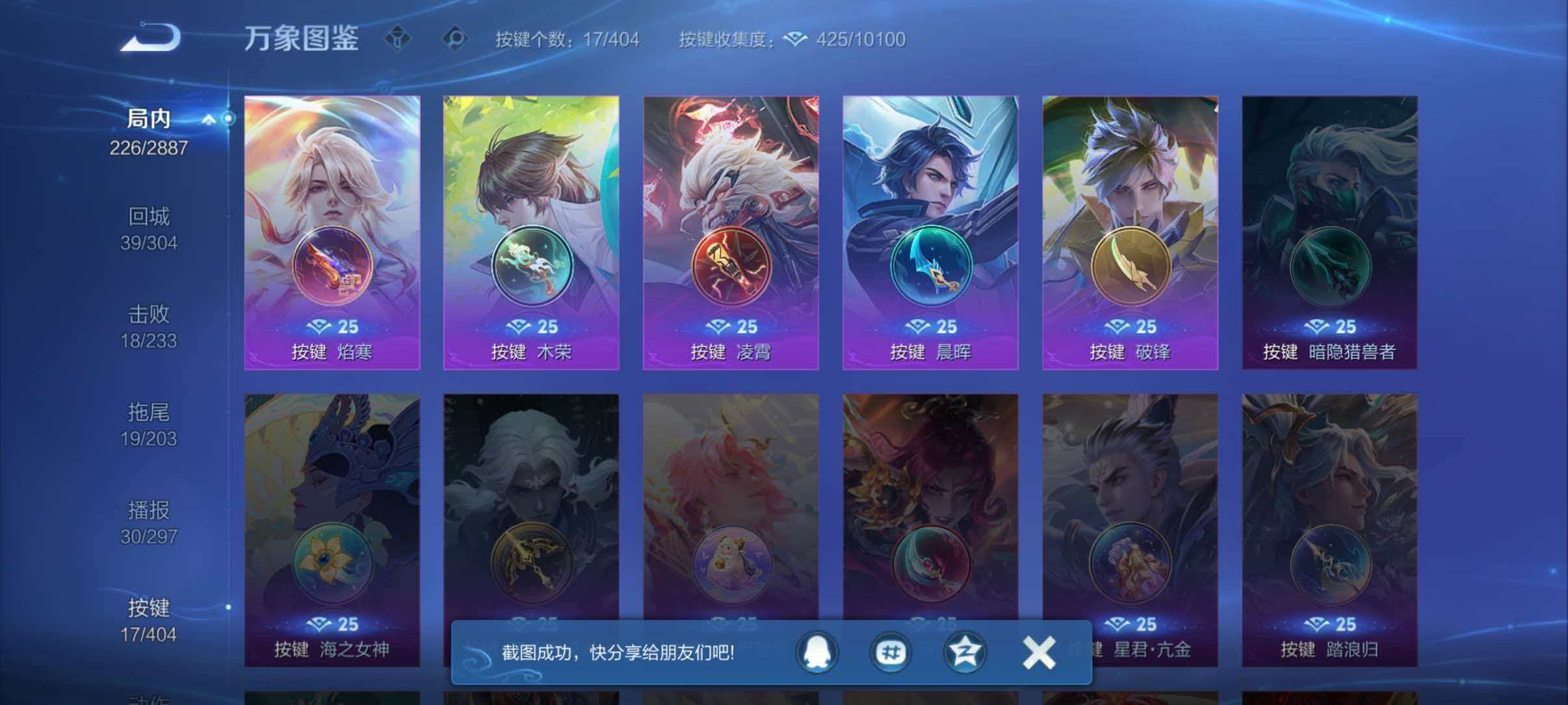Click the trophy achievement icon near 万象图鉴

click(x=400, y=39)
